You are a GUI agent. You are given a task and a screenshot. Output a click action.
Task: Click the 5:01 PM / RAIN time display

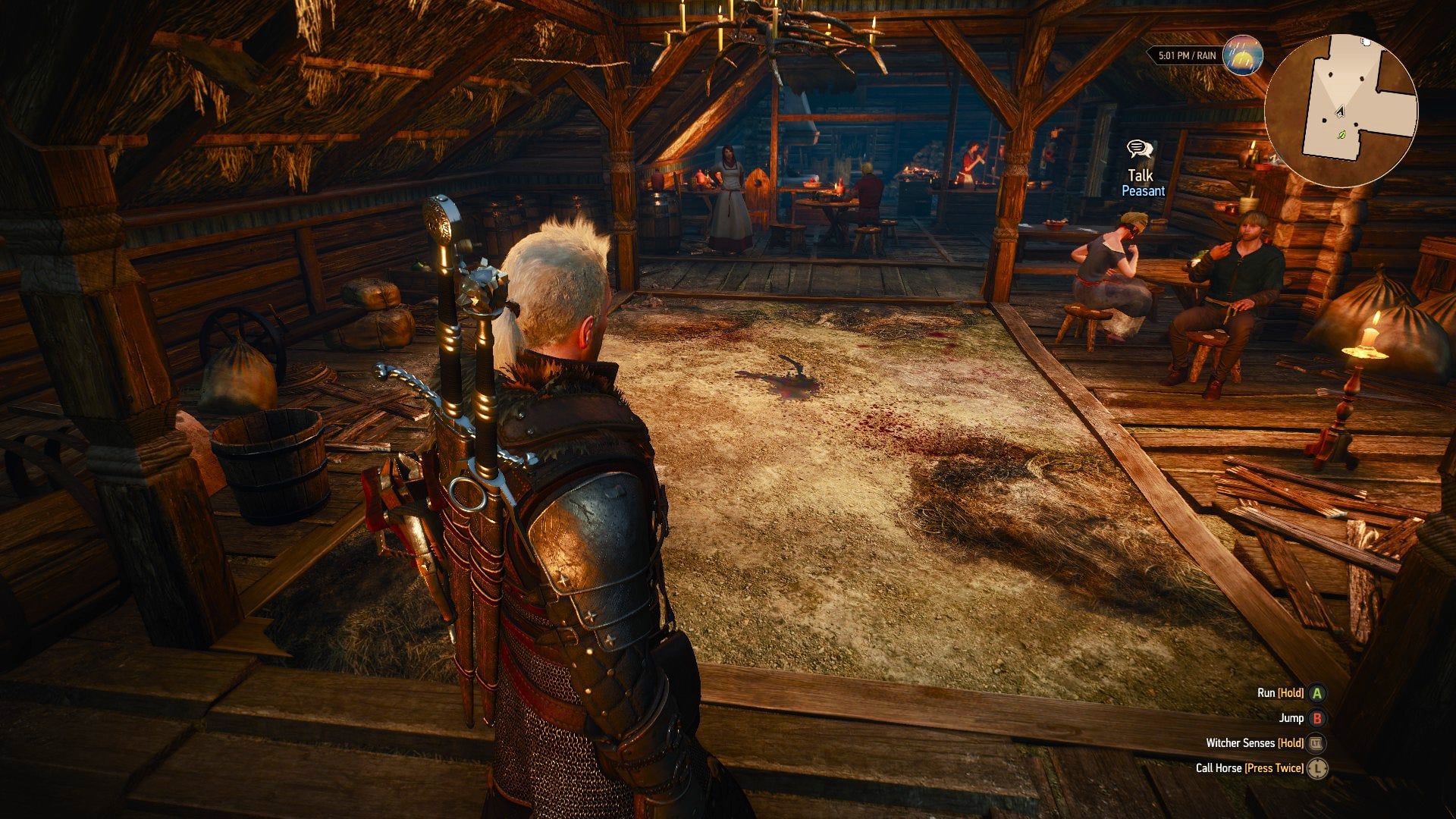point(1188,55)
